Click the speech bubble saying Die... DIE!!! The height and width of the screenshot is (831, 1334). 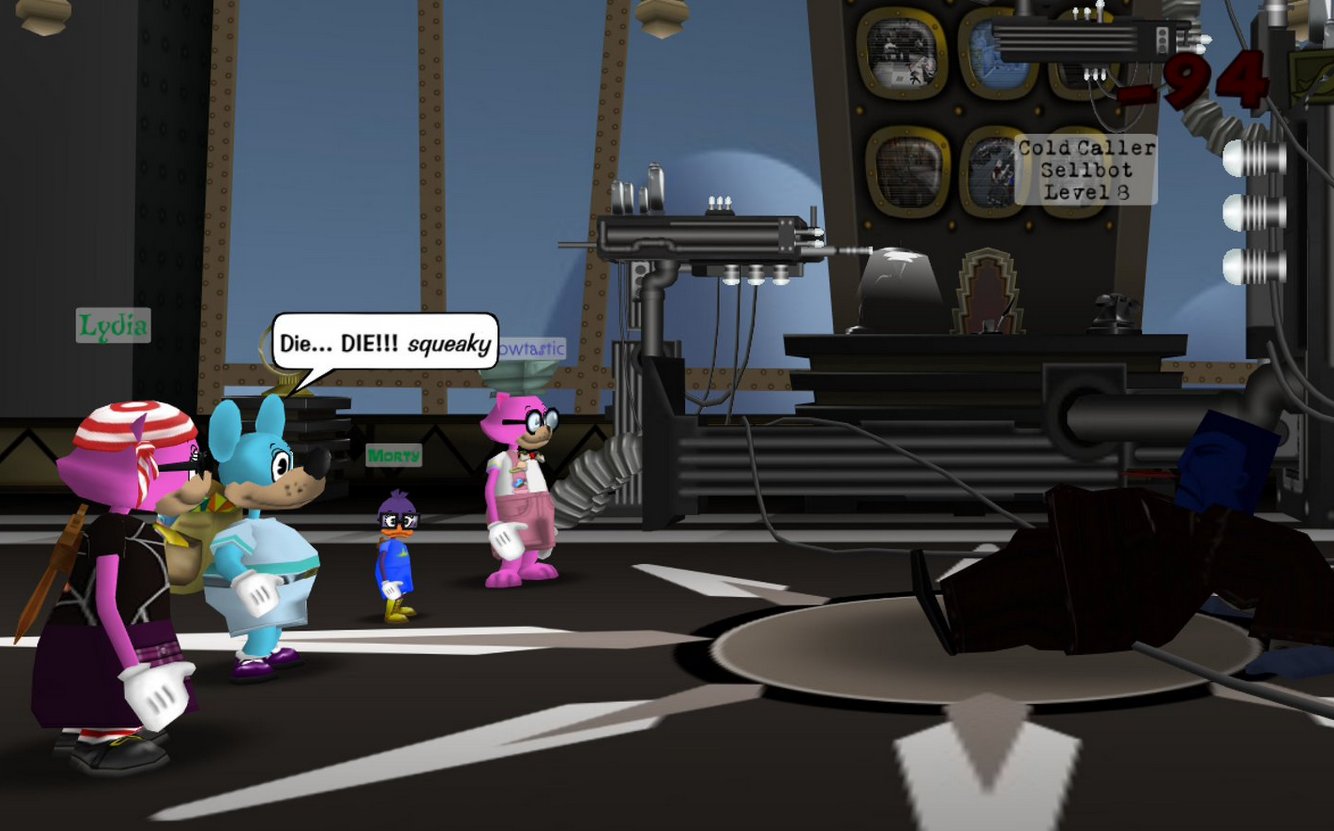point(383,344)
